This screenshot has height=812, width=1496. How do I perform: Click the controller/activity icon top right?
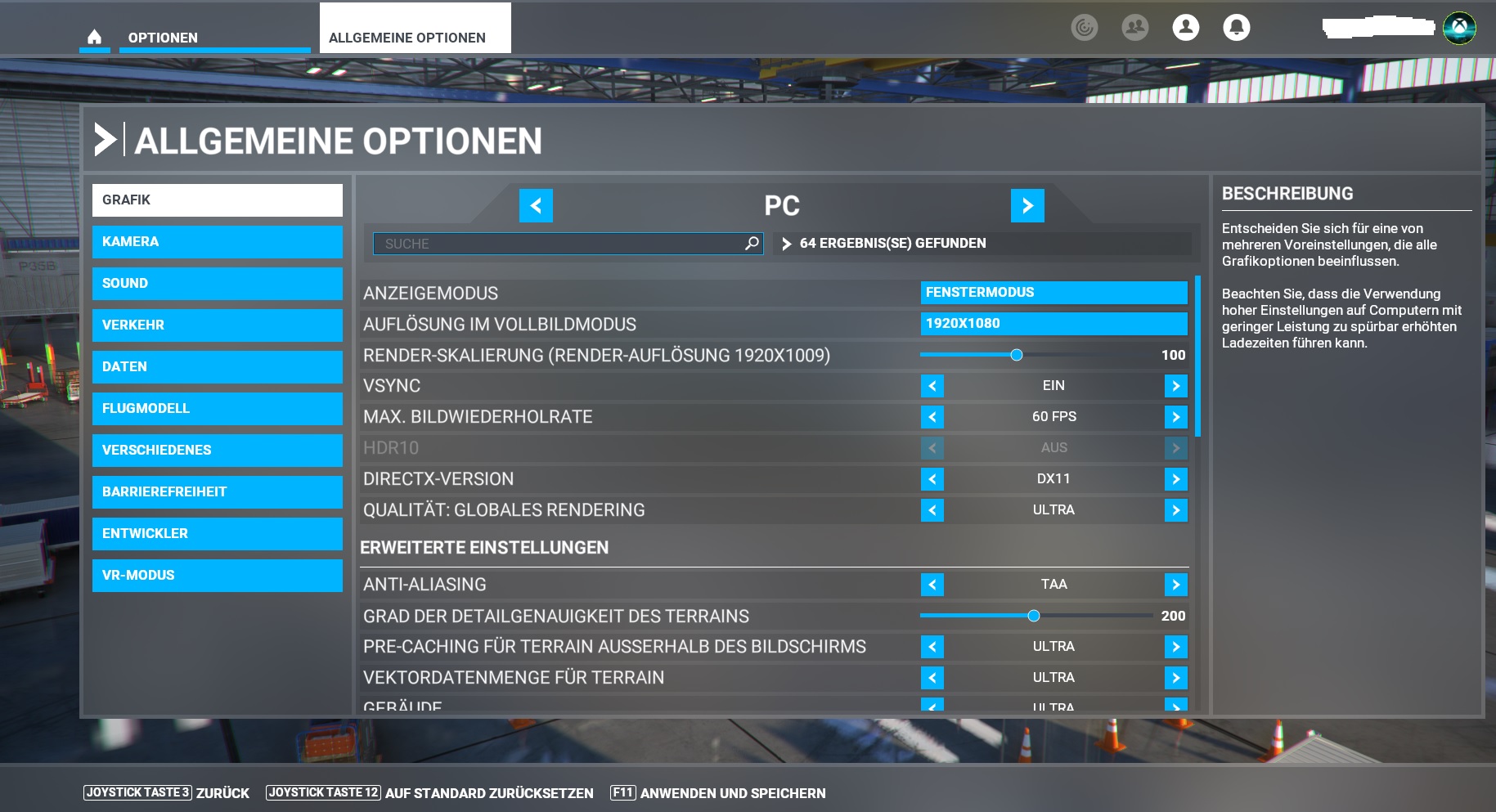(x=1085, y=25)
